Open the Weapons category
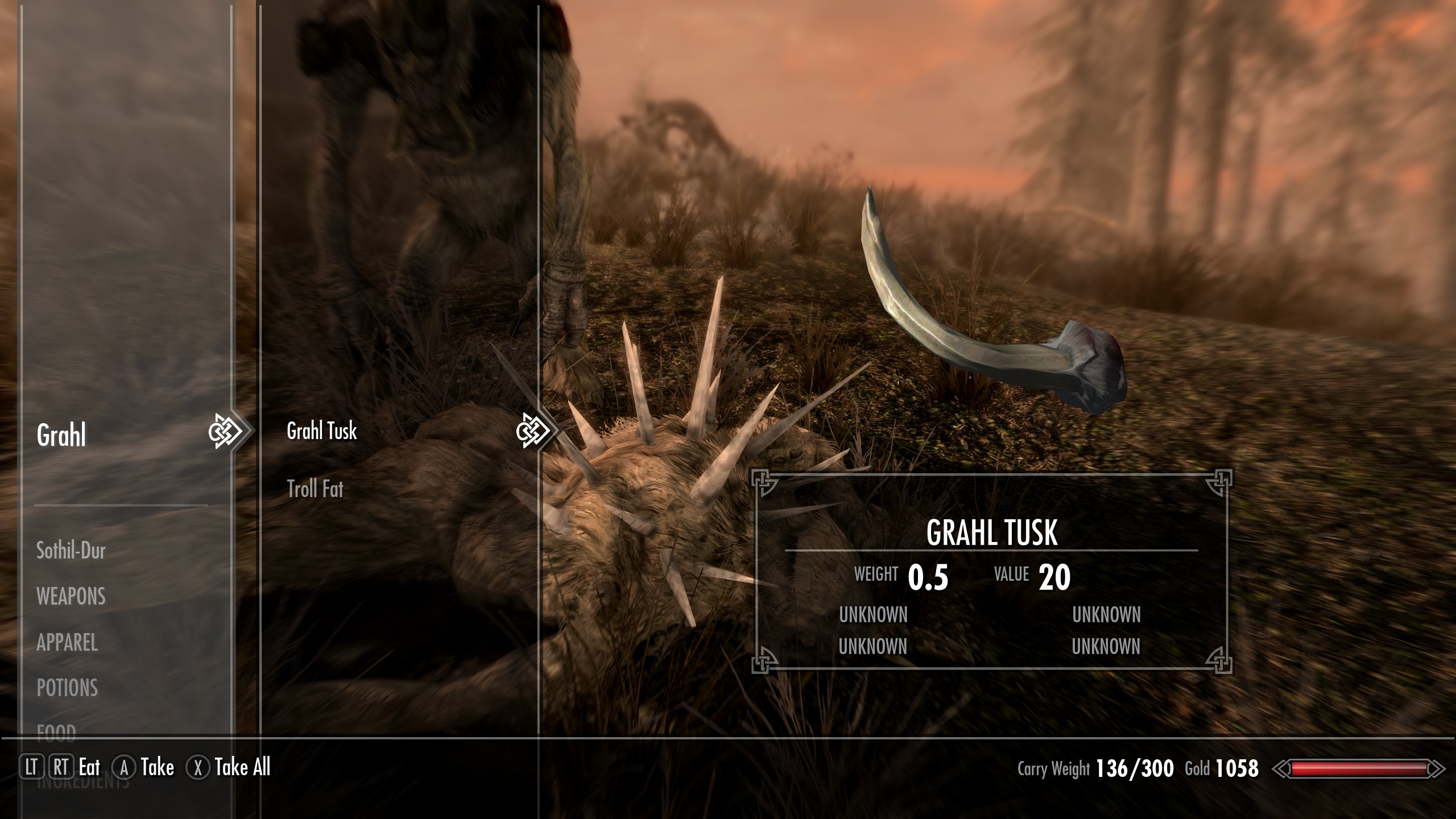Screen dimensions: 1456x819 (x=71, y=597)
